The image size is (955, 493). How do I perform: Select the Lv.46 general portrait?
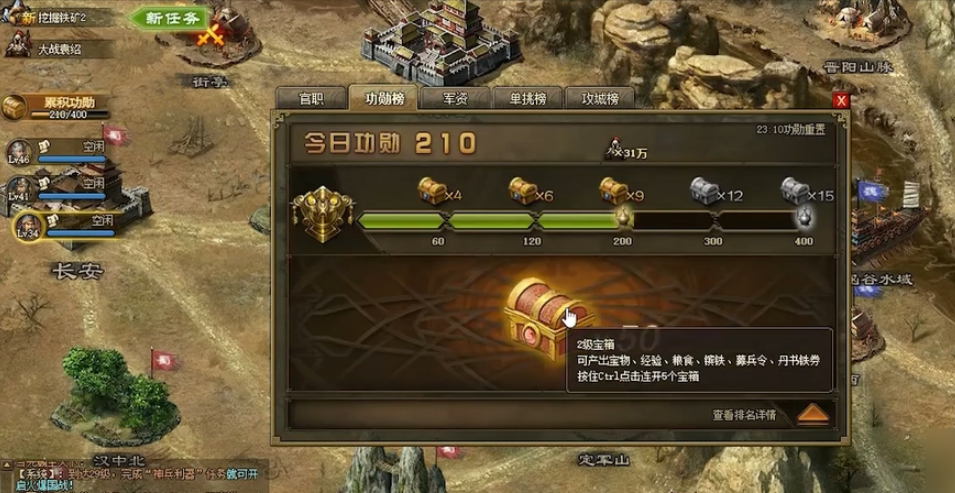click(20, 152)
